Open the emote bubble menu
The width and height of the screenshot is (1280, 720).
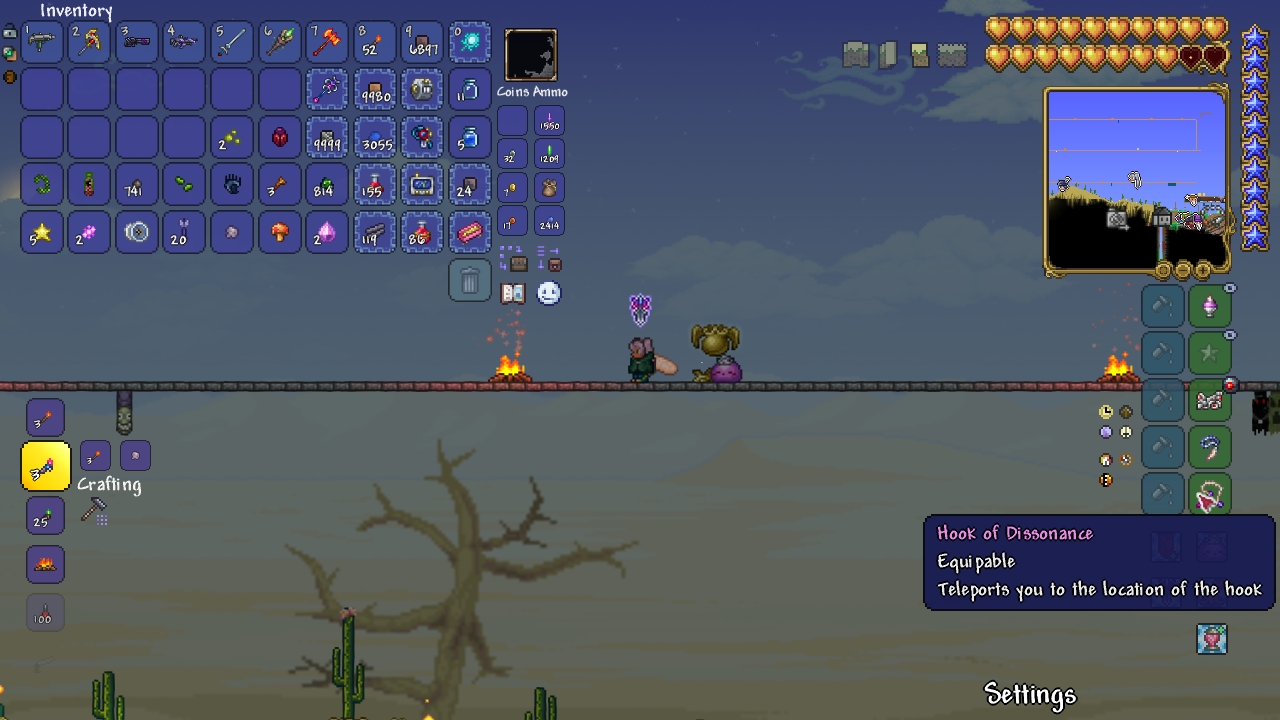point(549,293)
